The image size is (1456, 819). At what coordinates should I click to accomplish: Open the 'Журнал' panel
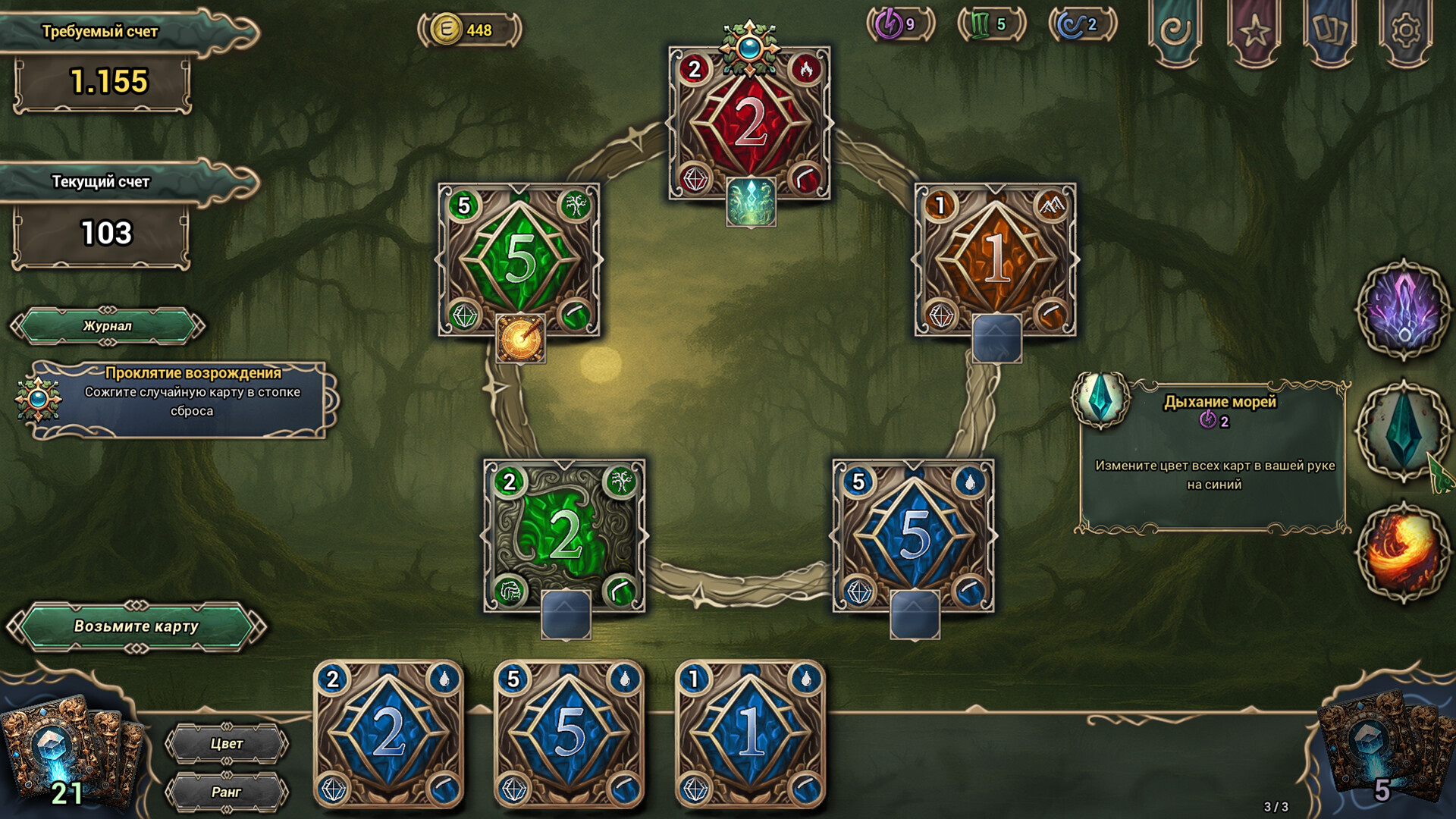point(105,328)
